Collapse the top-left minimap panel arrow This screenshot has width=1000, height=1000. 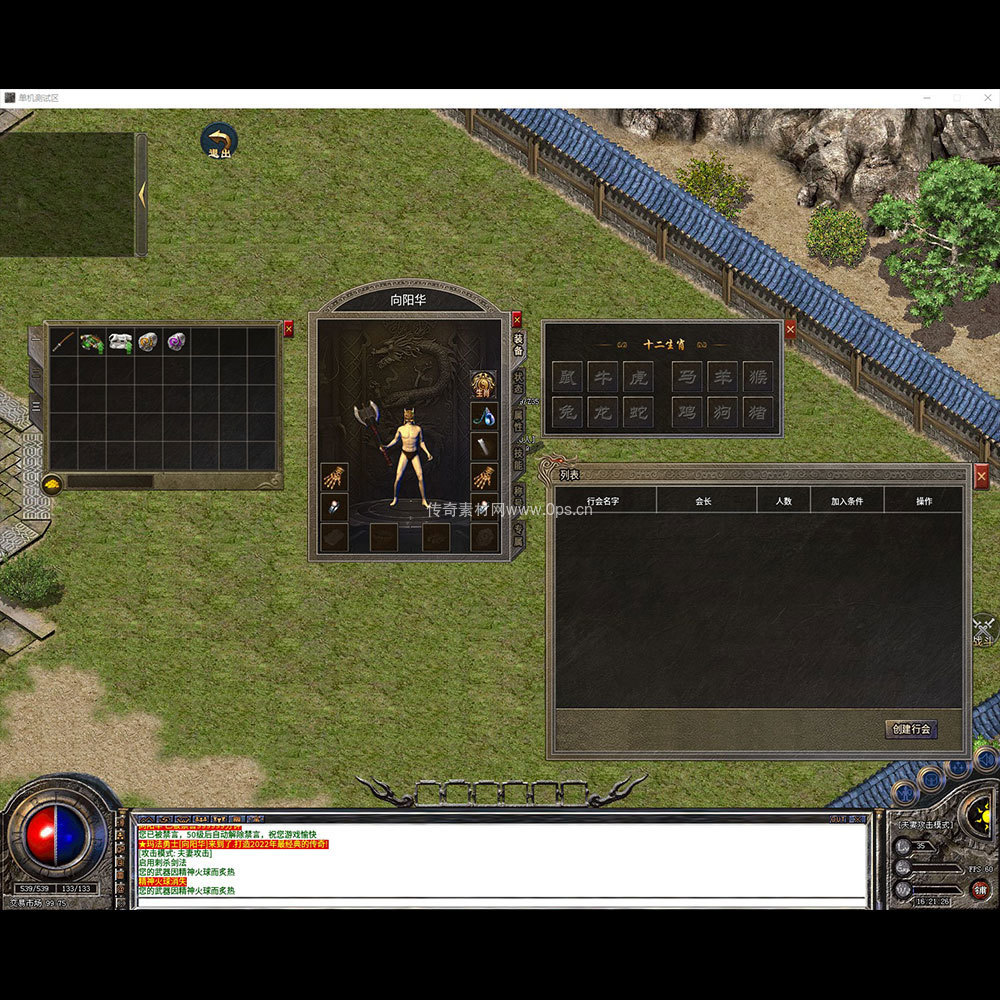click(x=142, y=194)
